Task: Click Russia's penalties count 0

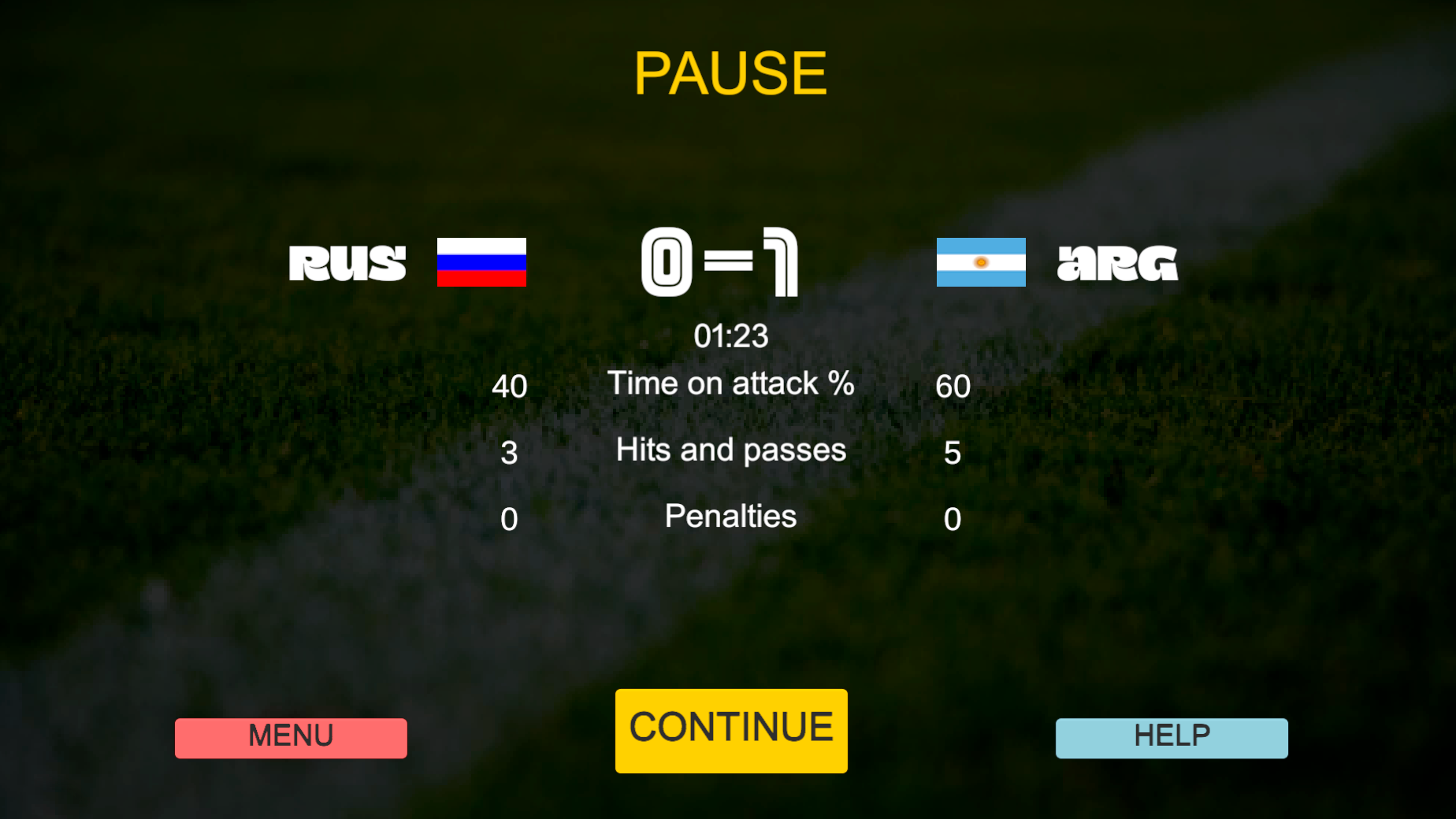Action: [509, 518]
